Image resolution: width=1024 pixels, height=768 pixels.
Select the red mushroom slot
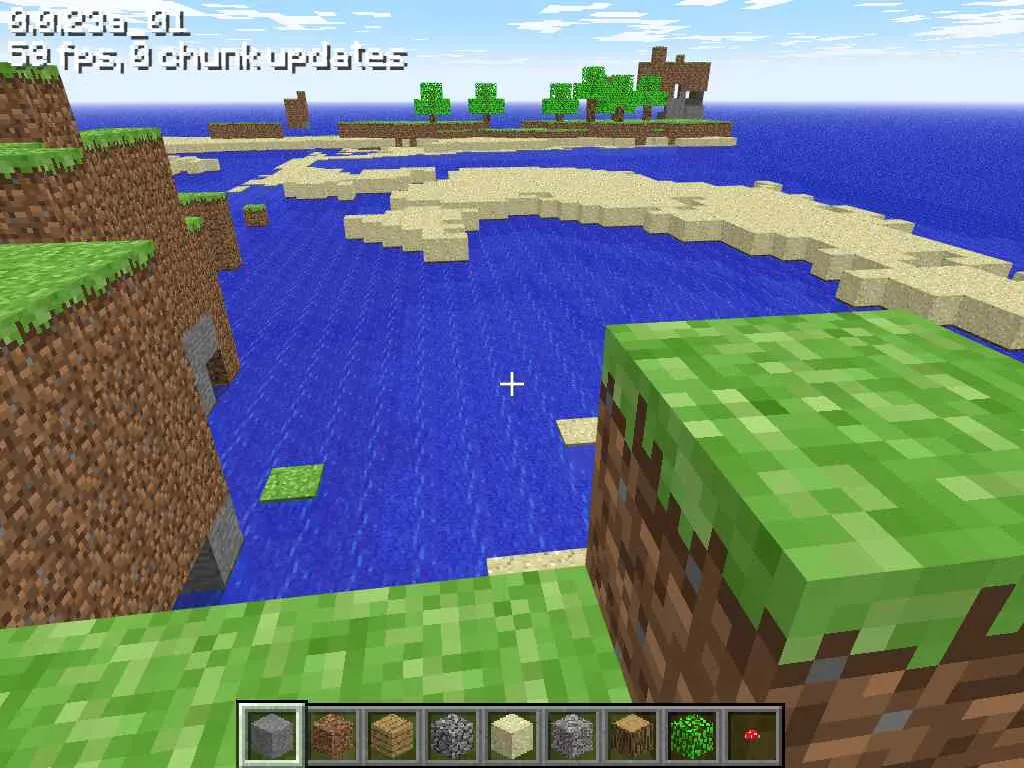(x=752, y=735)
